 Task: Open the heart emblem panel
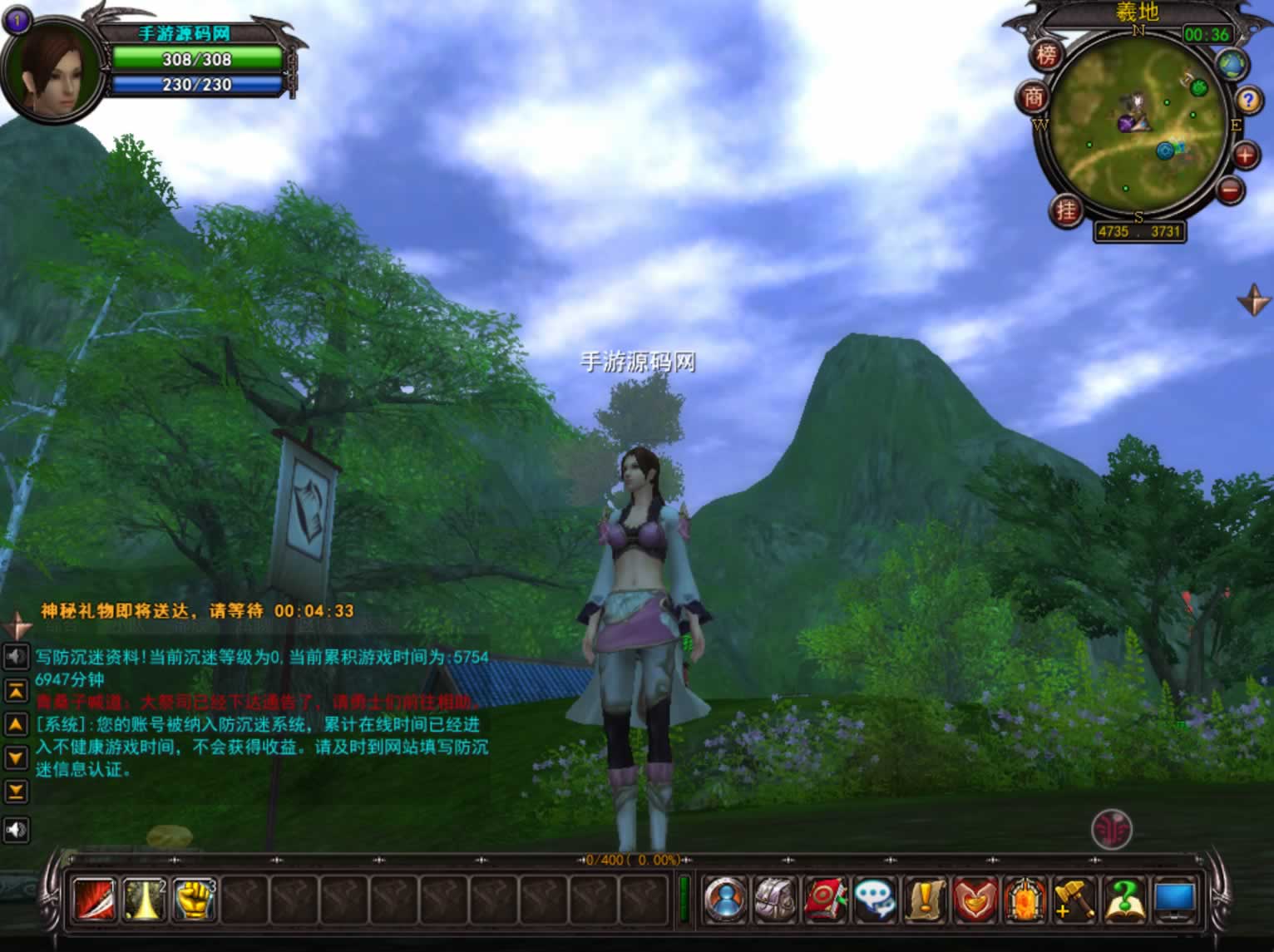click(975, 899)
